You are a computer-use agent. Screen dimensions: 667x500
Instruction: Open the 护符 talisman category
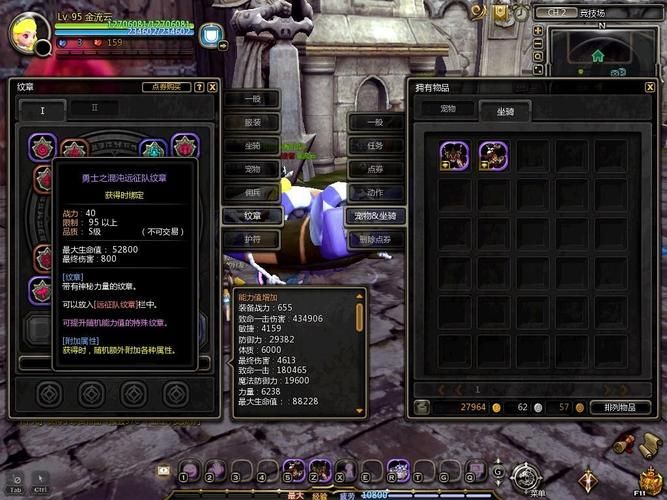(x=251, y=239)
